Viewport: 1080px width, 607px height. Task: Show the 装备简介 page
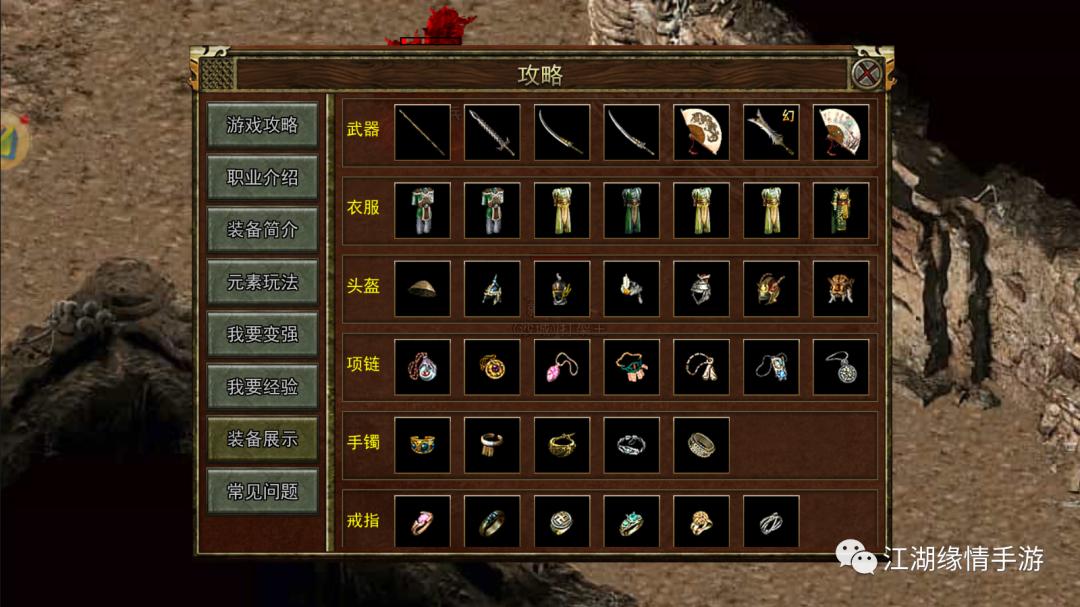coord(262,230)
